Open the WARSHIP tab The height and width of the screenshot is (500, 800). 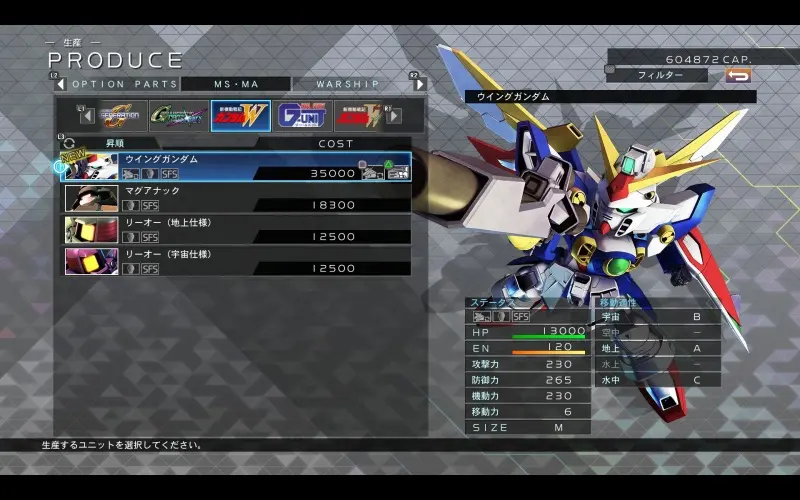pyautogui.click(x=348, y=84)
